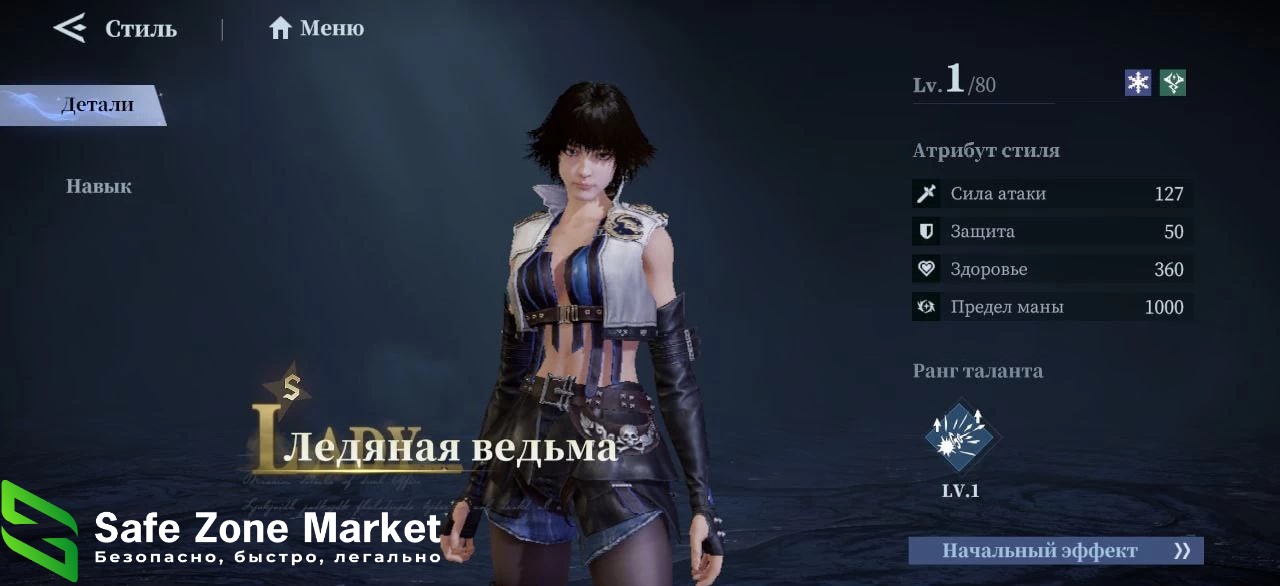Expand the Начальный эффект button
This screenshot has width=1280, height=586.
pos(1055,551)
